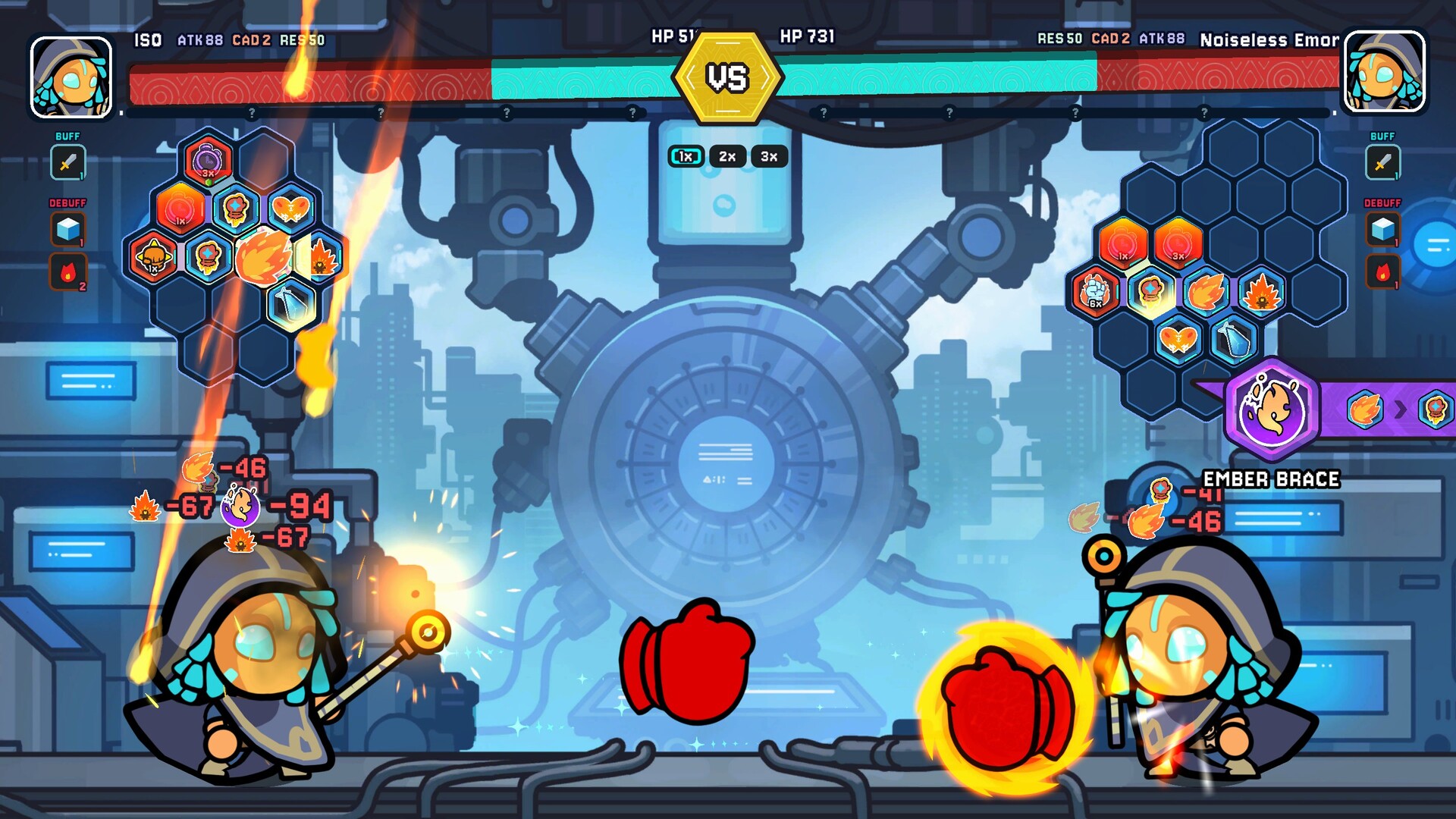This screenshot has height=819, width=1456.
Task: Enable 3x battle speed
Action: 767,156
